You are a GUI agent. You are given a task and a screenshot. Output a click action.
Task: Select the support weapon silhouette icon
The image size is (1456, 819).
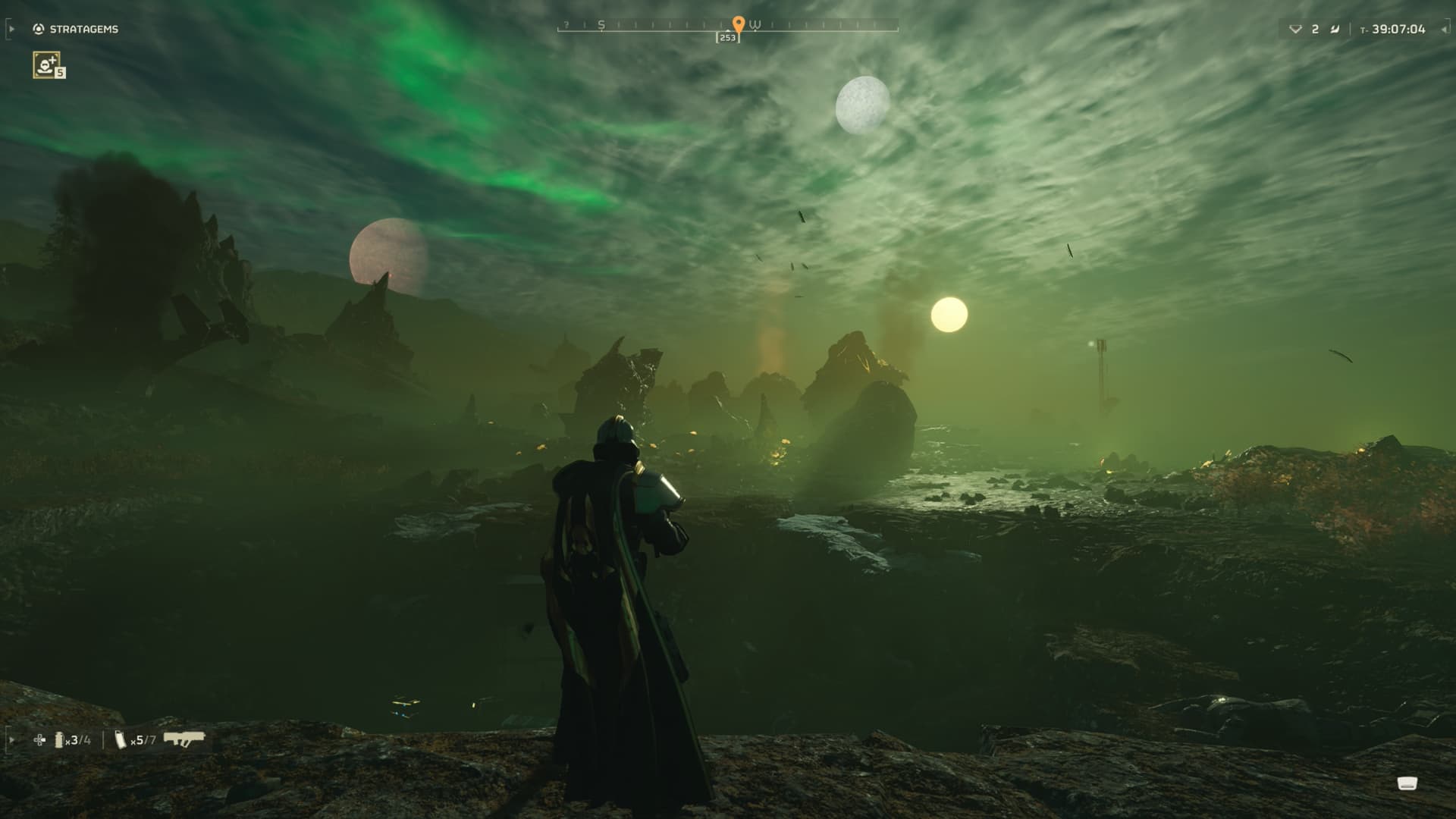pos(184,739)
